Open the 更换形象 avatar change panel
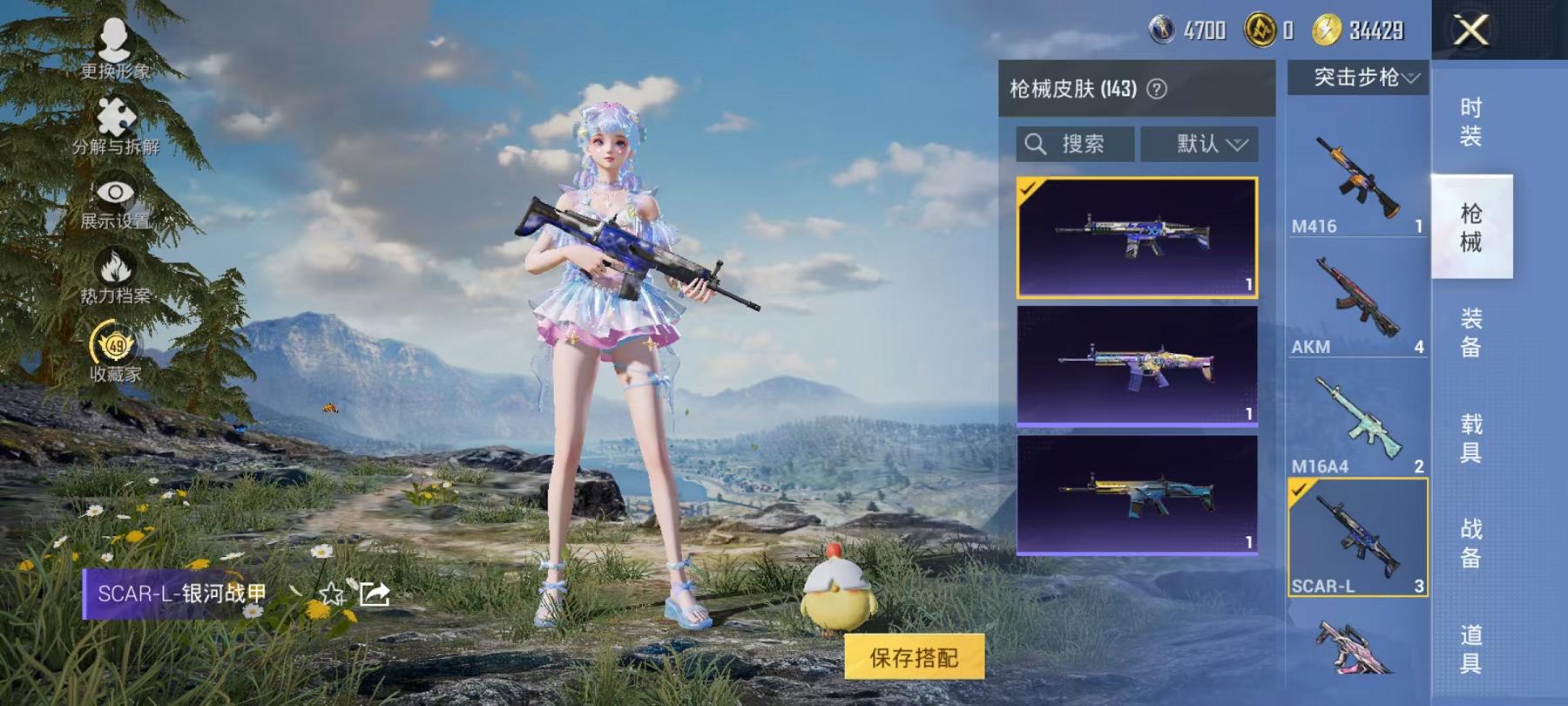The height and width of the screenshot is (706, 1568). pyautogui.click(x=113, y=48)
